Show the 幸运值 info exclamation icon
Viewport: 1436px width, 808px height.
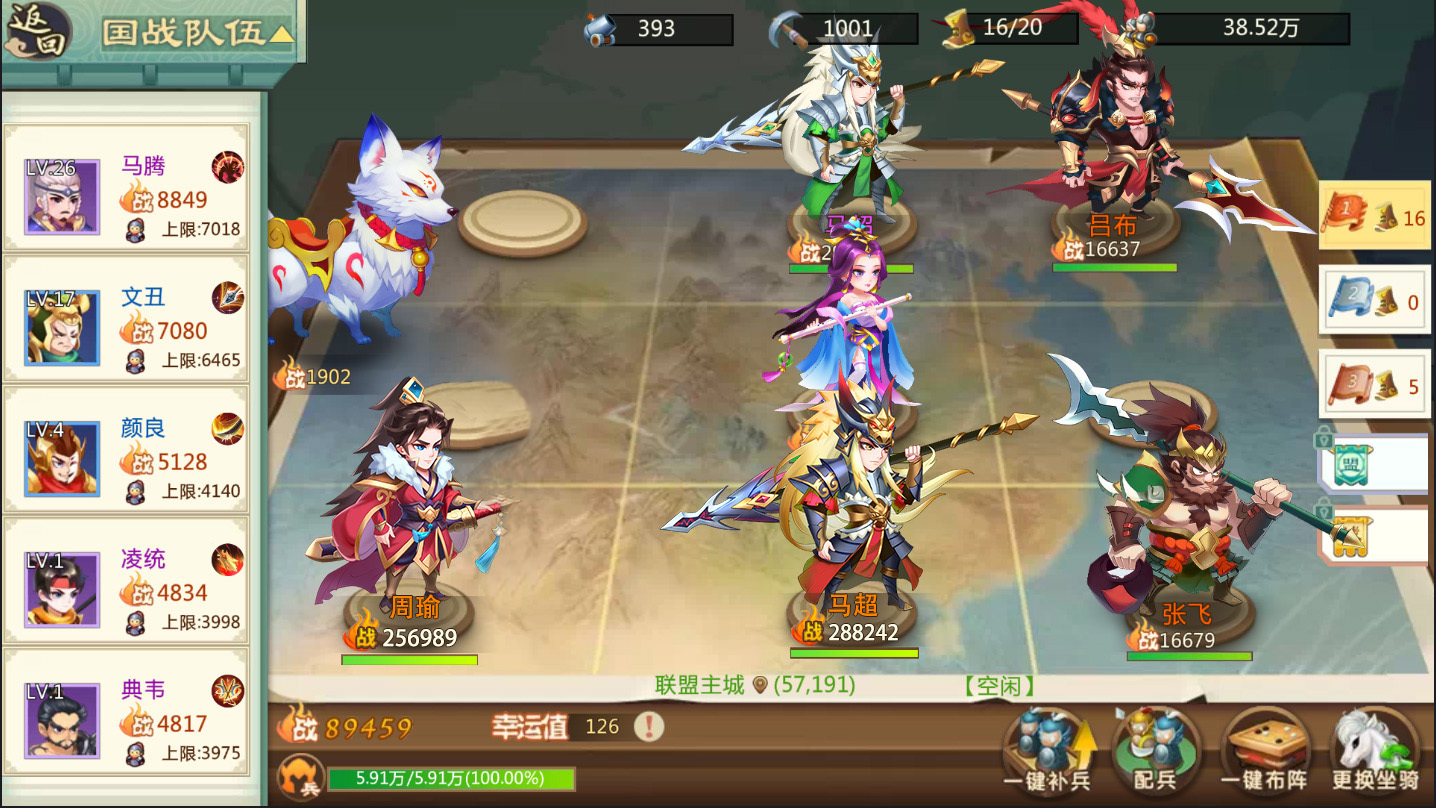click(x=649, y=726)
